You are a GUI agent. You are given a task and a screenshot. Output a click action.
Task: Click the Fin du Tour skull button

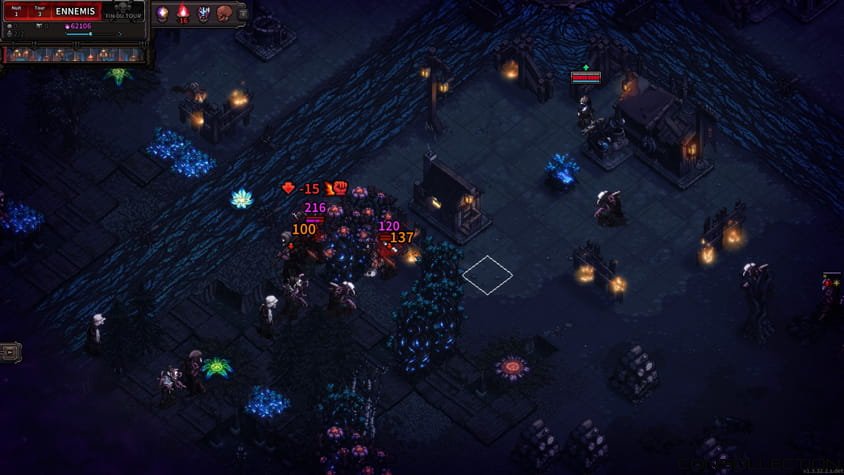[124, 11]
